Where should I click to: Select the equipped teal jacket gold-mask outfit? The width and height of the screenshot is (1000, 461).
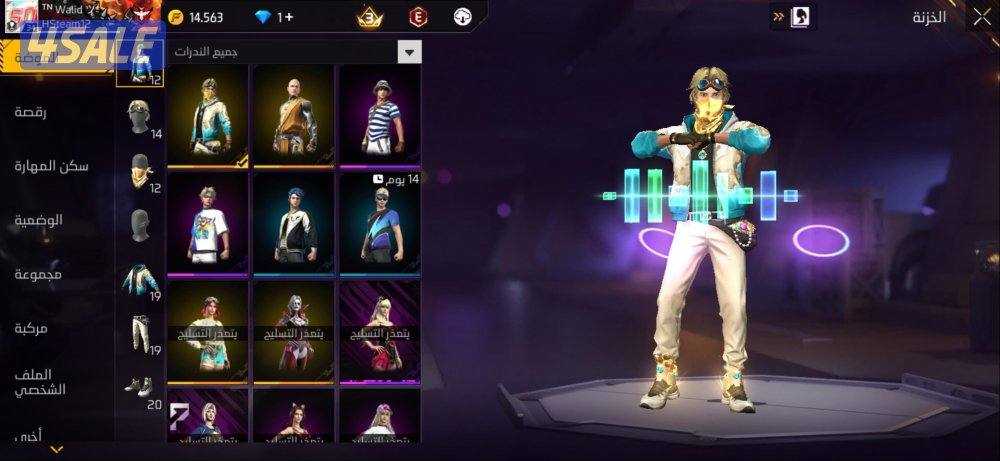click(208, 117)
